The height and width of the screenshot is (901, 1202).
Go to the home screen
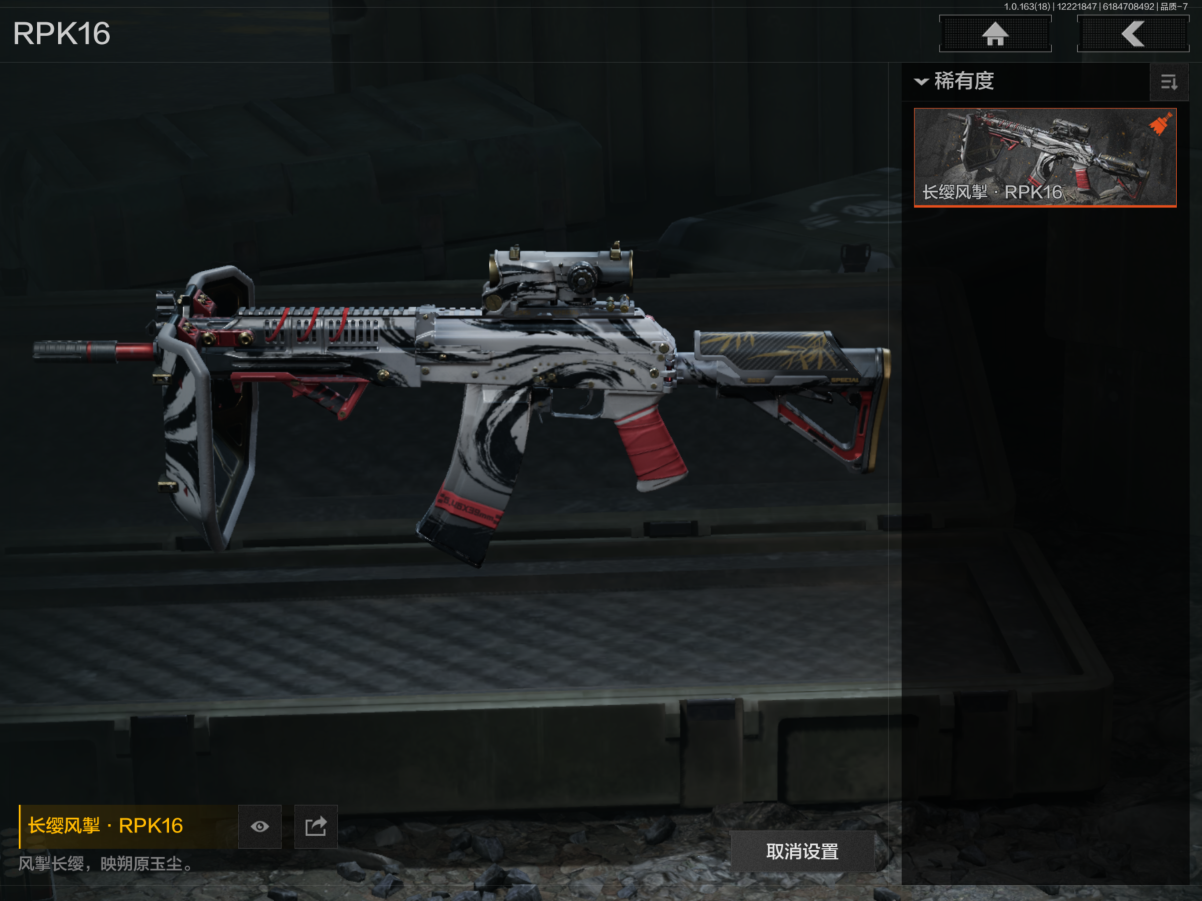[x=995, y=35]
